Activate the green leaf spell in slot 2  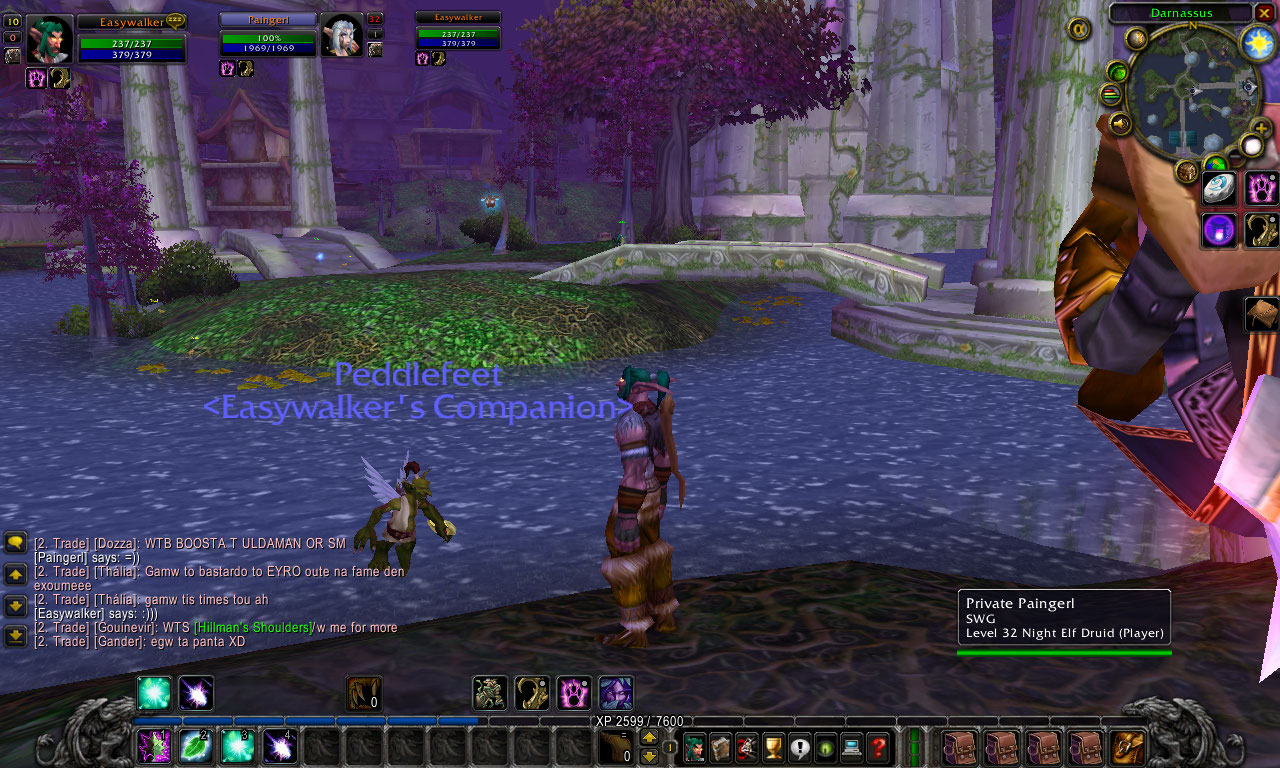click(x=195, y=746)
